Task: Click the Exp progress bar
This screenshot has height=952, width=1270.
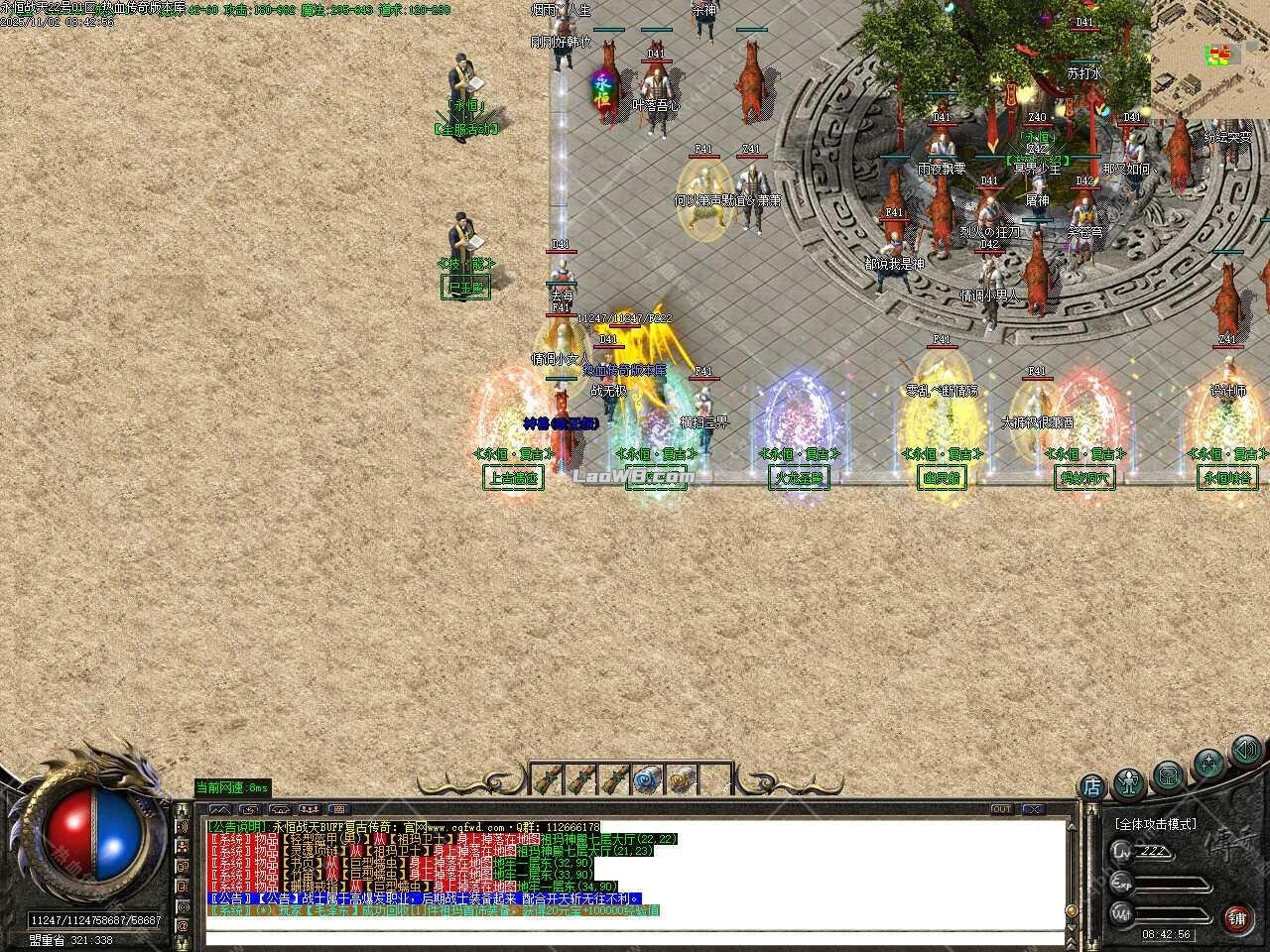Action: pyautogui.click(x=1171, y=883)
